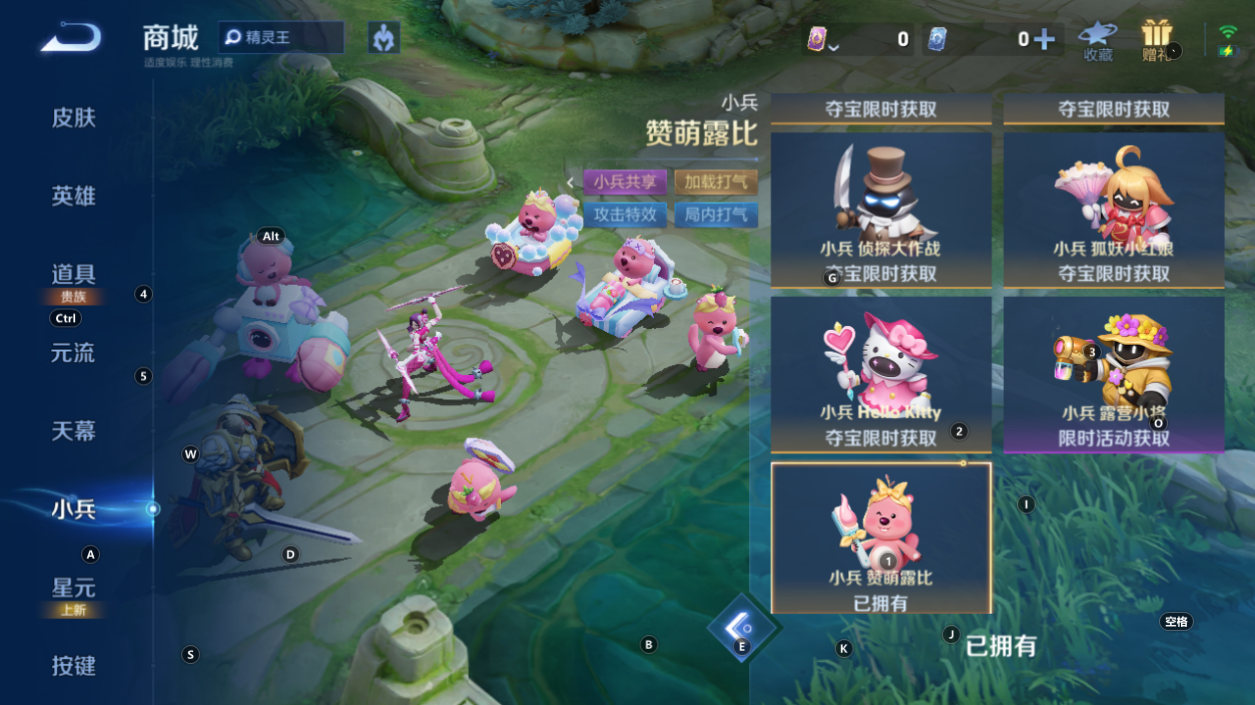This screenshot has width=1255, height=705.
Task: Select the 按键 category
Action: 74,666
